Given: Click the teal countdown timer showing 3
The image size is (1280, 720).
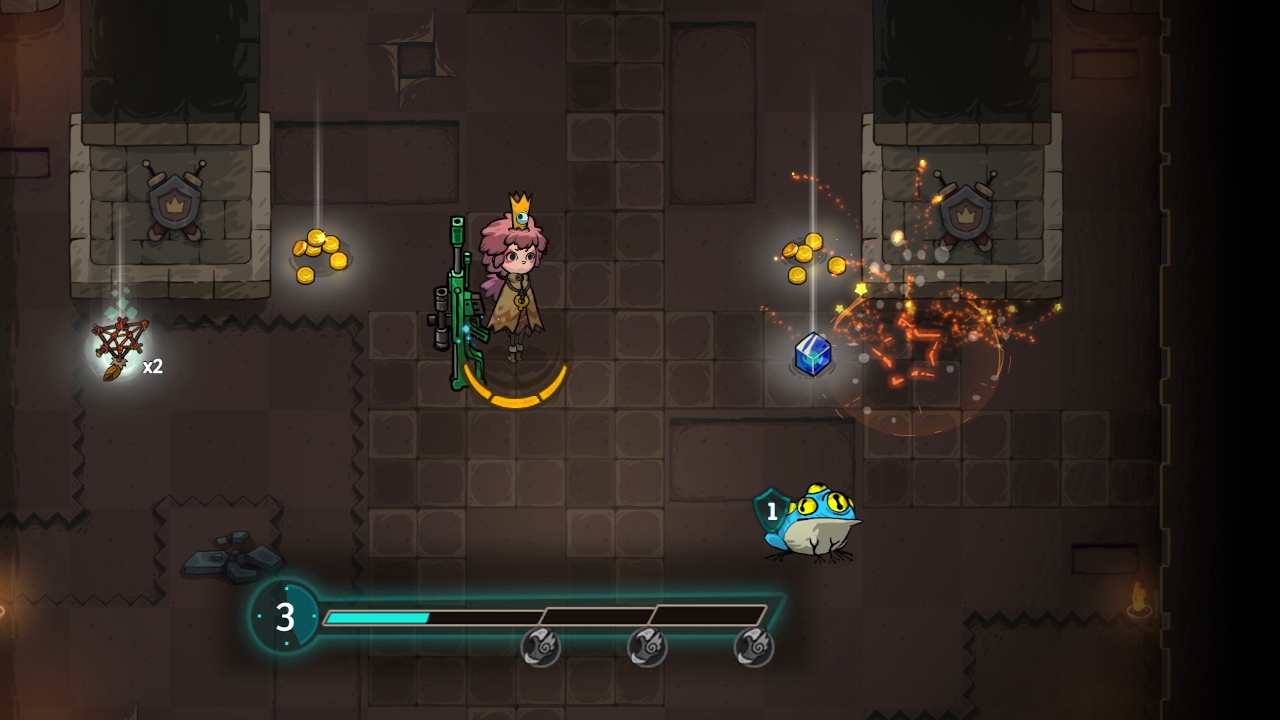Looking at the screenshot, I should point(285,617).
